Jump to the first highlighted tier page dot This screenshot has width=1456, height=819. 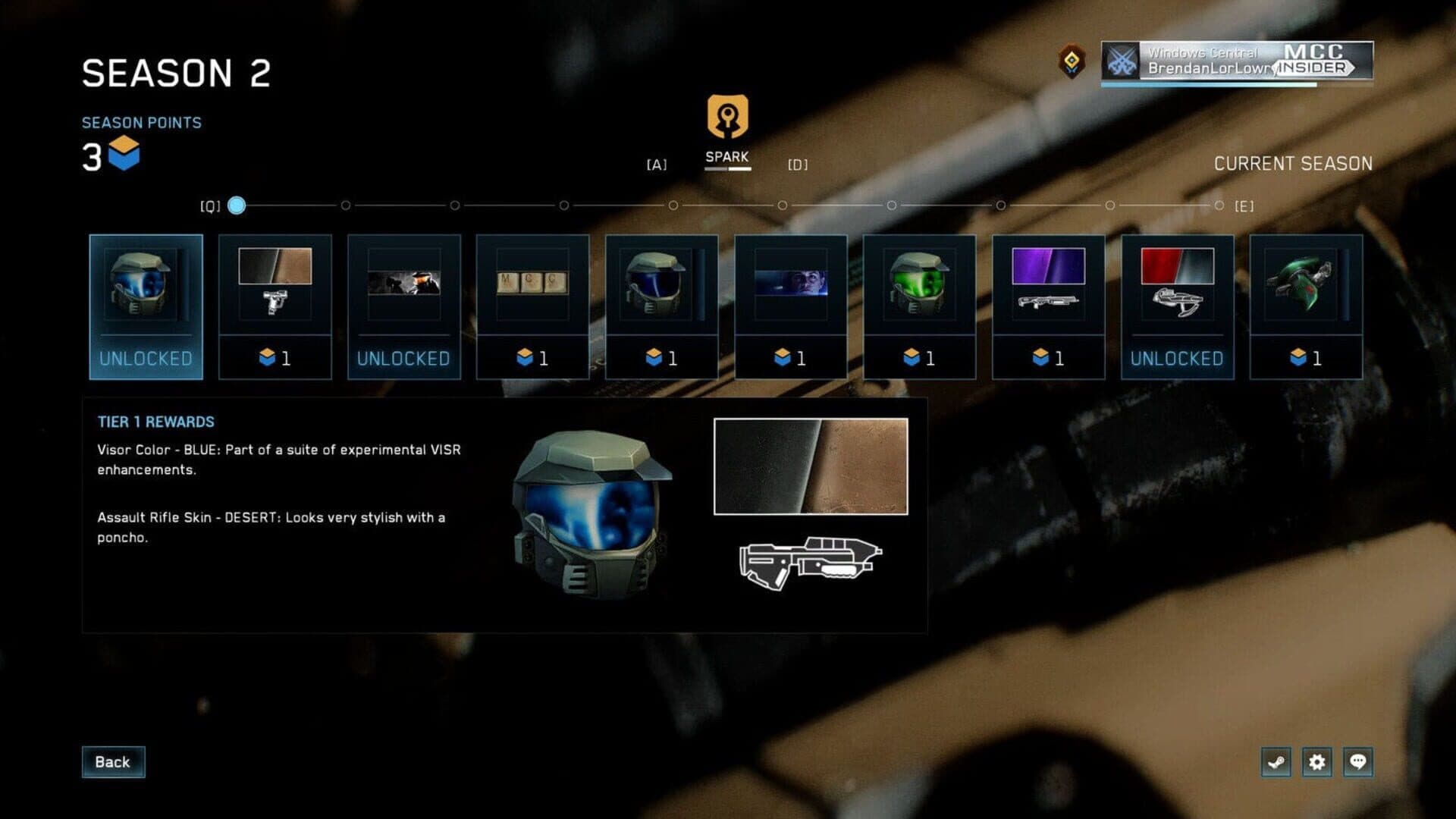pyautogui.click(x=237, y=206)
